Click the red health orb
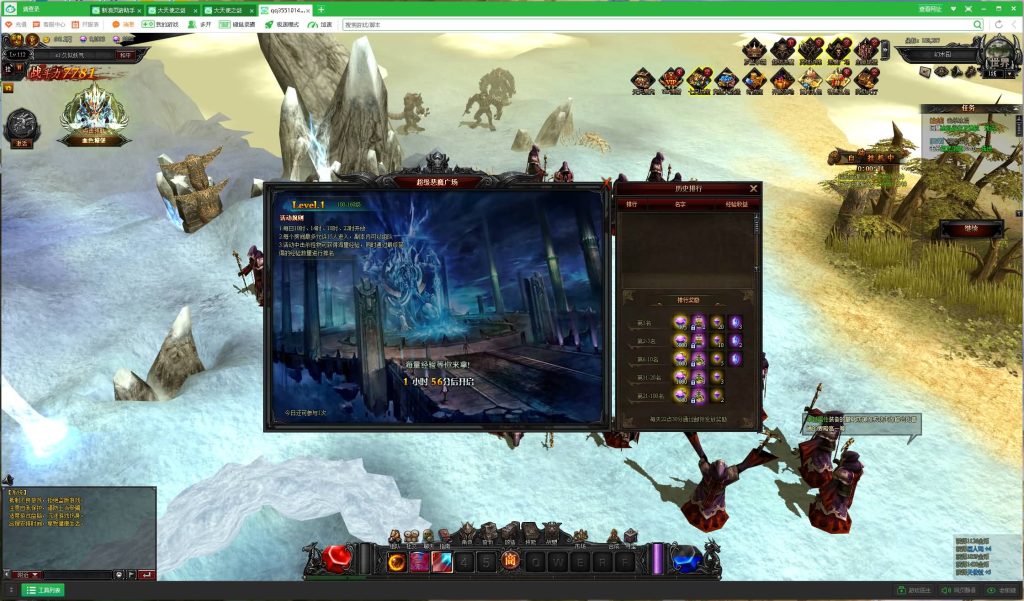This screenshot has height=601, width=1024. point(335,559)
